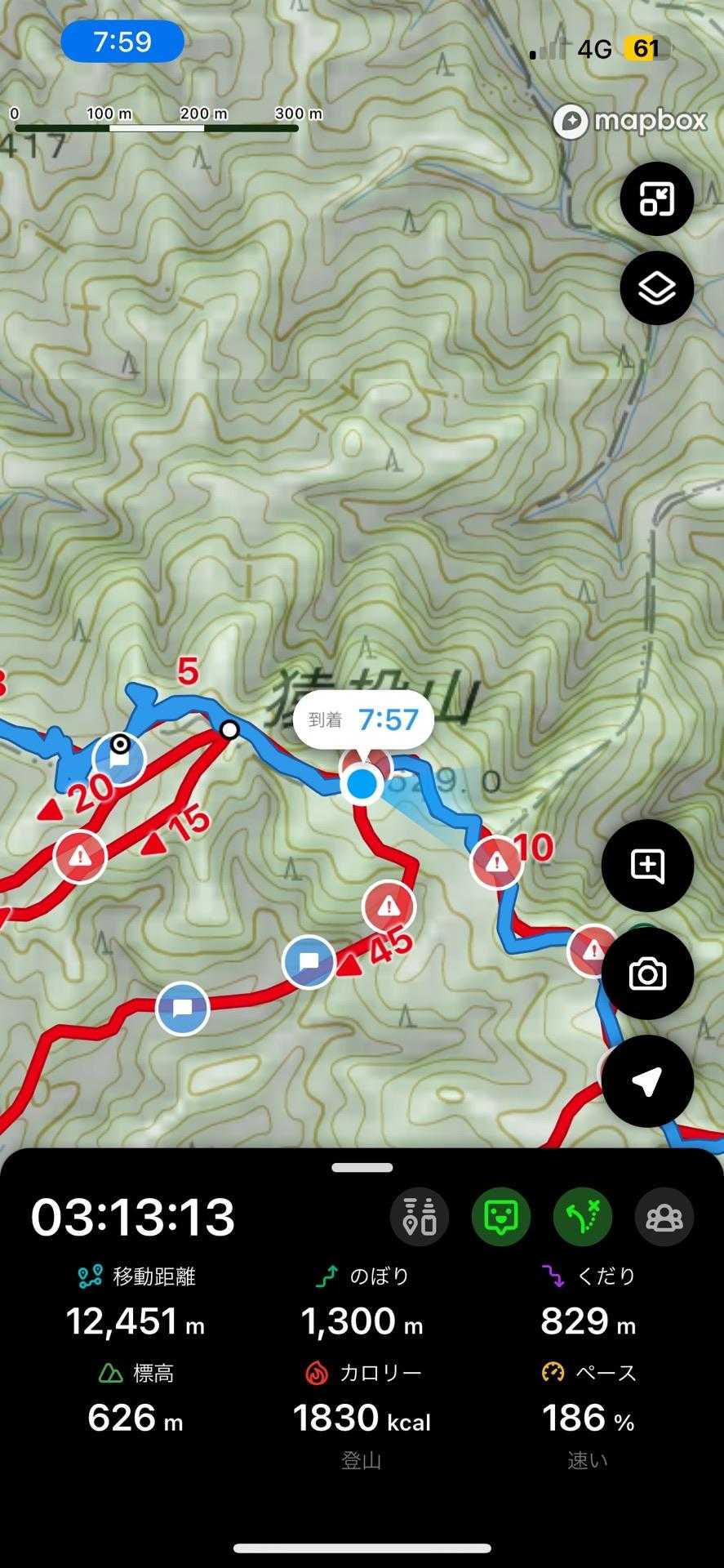Open the flag marker near the 20 label
This screenshot has width=724, height=1568.
119,759
